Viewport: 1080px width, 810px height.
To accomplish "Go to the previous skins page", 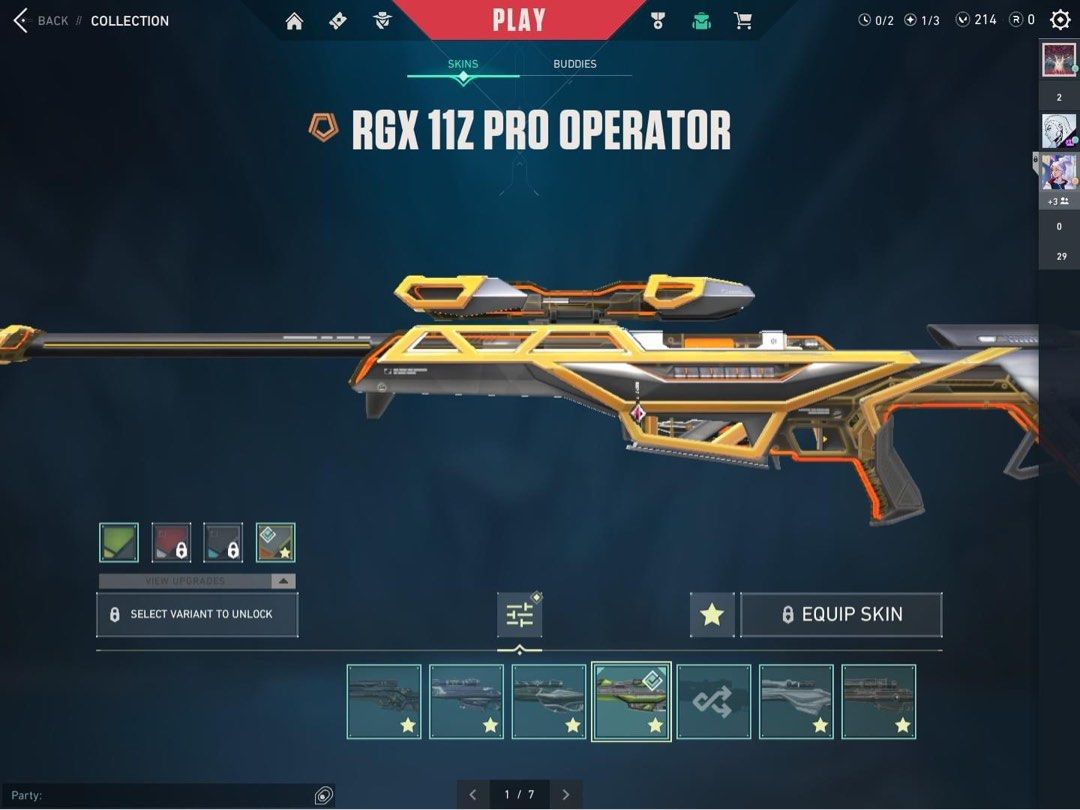I will [x=472, y=795].
